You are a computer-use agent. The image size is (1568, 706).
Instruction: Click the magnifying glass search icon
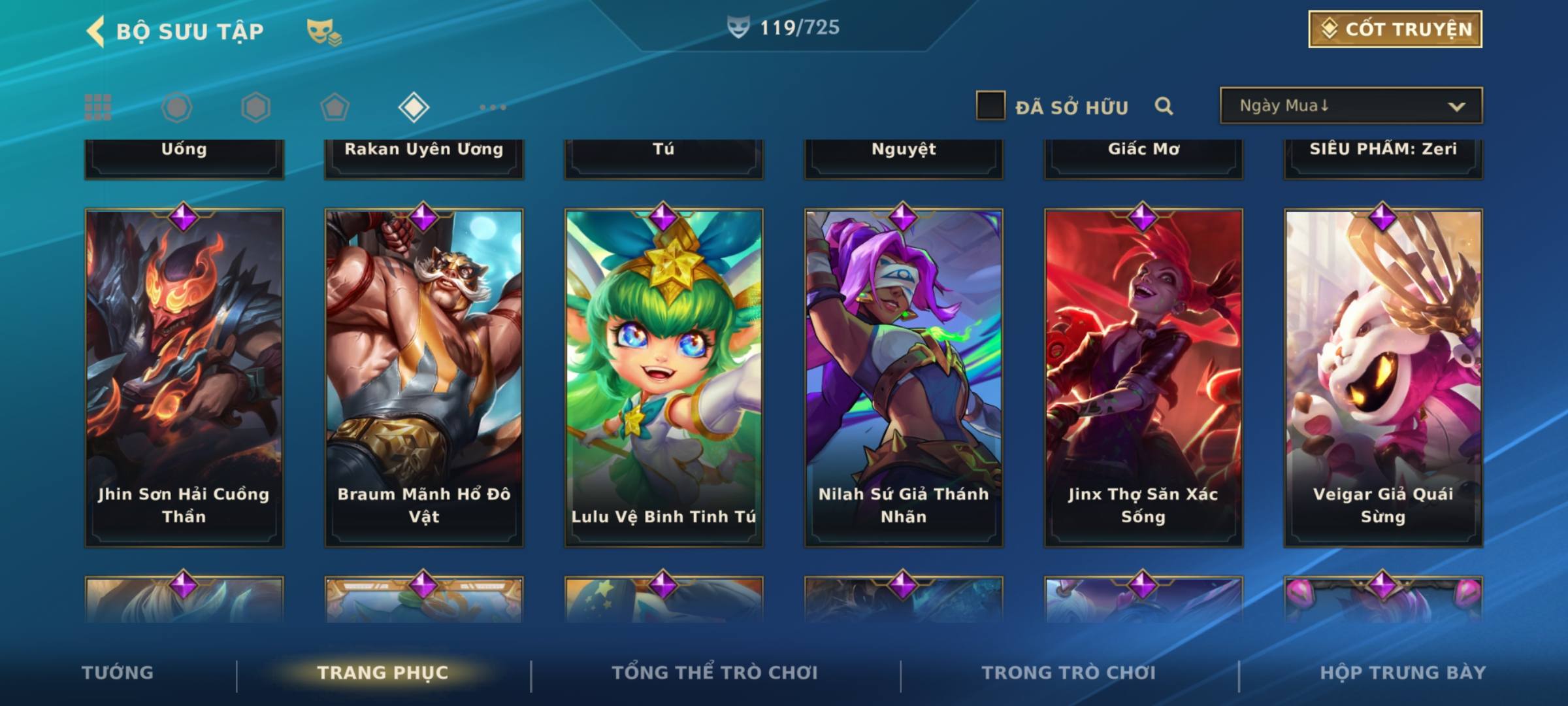[1164, 106]
